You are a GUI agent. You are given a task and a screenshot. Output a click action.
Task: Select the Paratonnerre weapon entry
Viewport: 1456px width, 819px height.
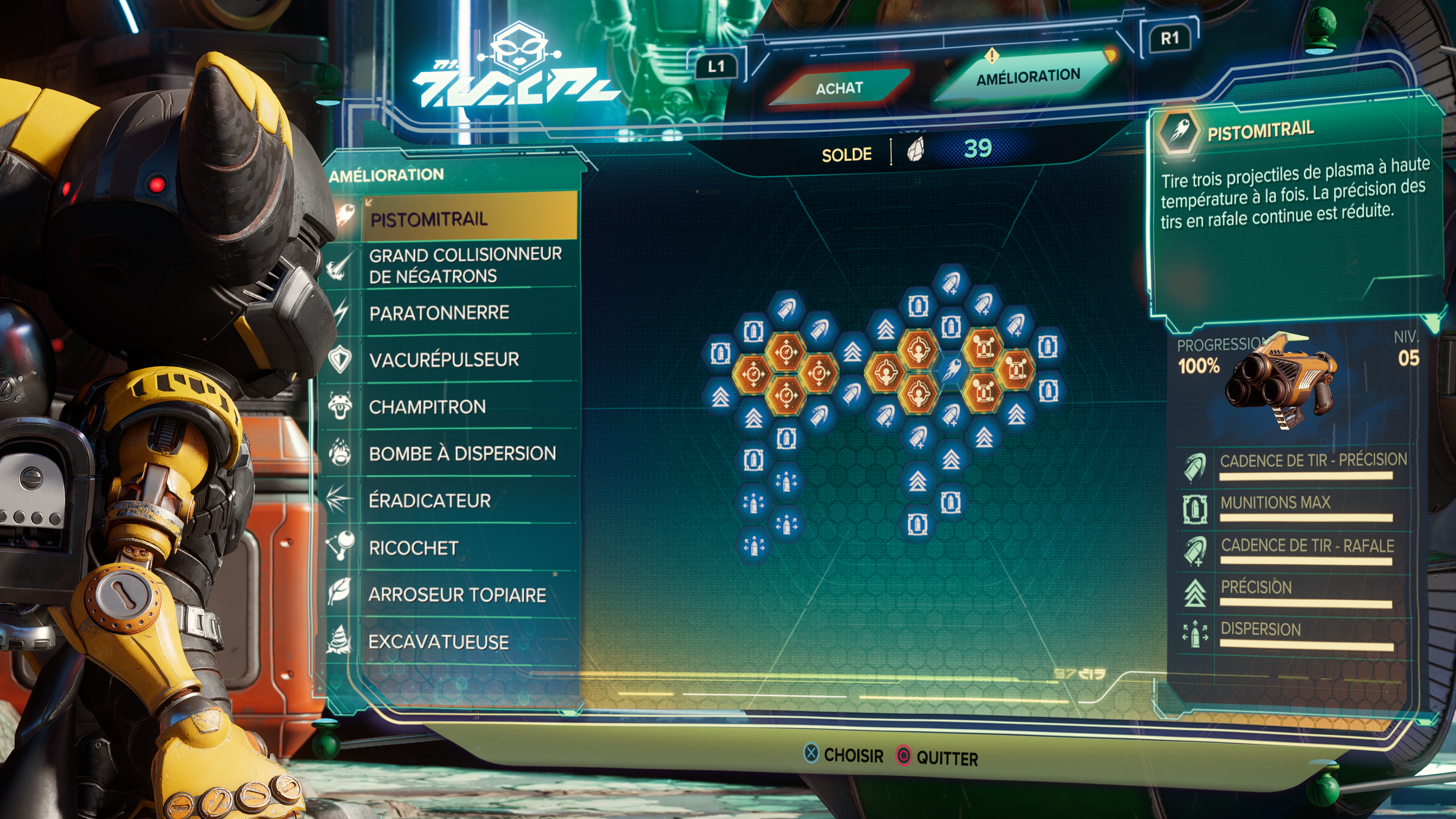click(x=440, y=312)
